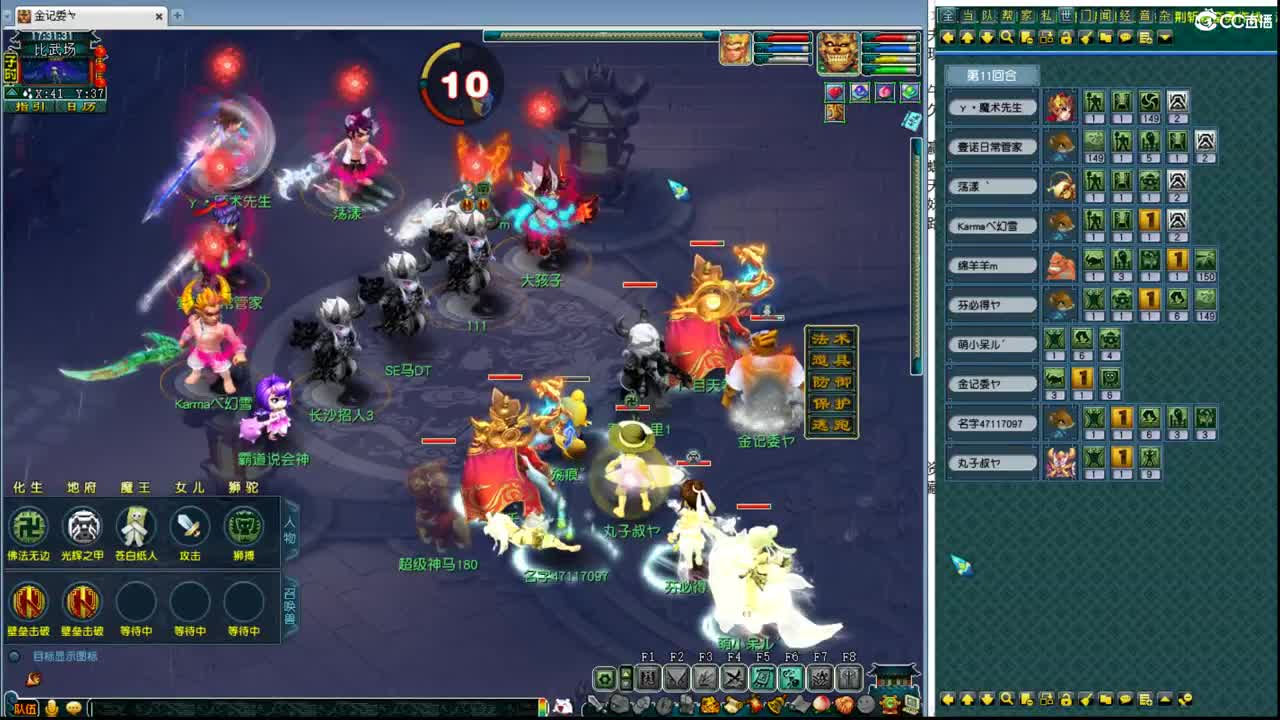Viewport: 1280px width, 720px height.
Task: Click the minimap of 比武场
Action: click(x=55, y=70)
